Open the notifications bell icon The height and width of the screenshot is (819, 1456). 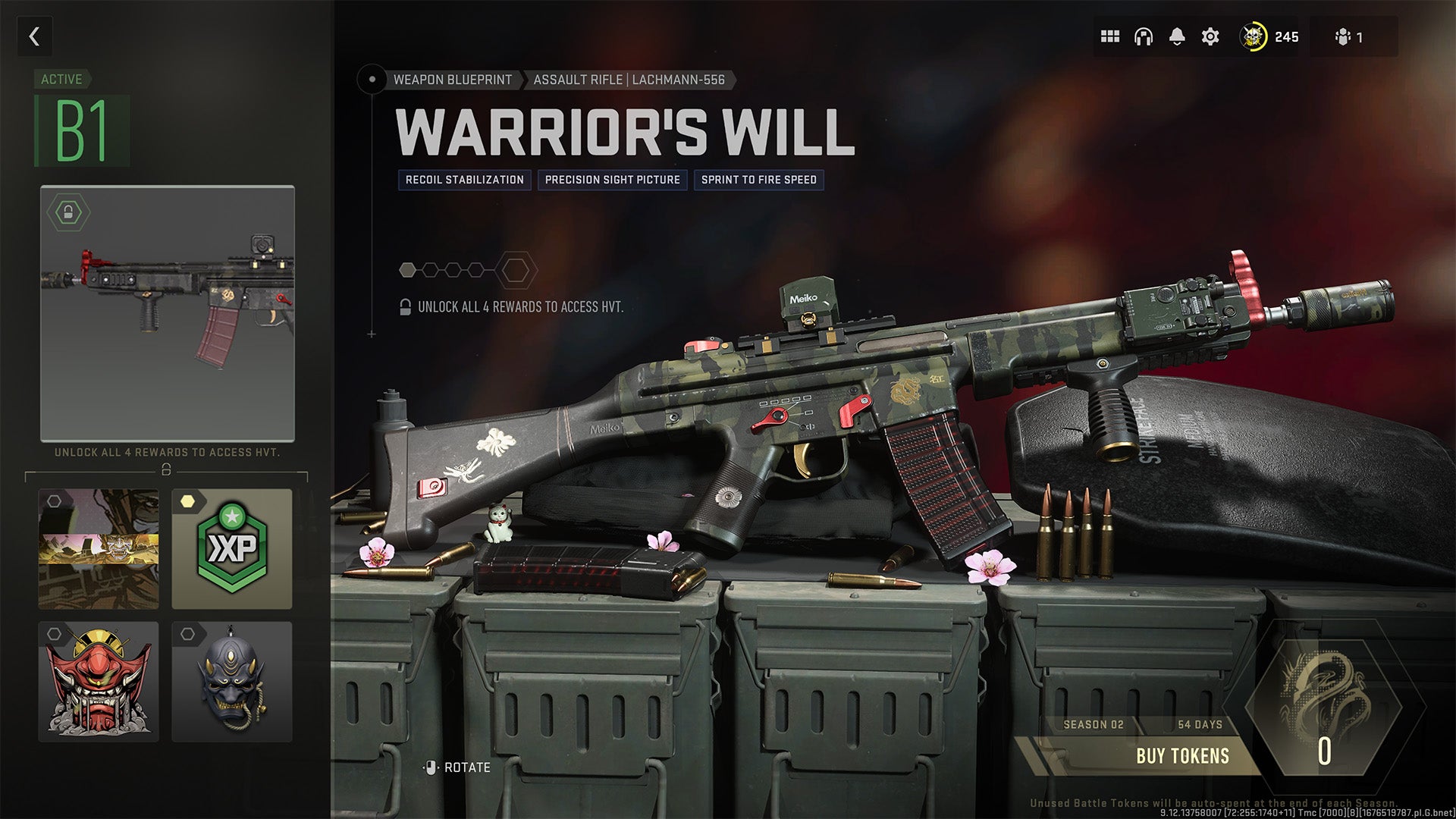[x=1177, y=35]
